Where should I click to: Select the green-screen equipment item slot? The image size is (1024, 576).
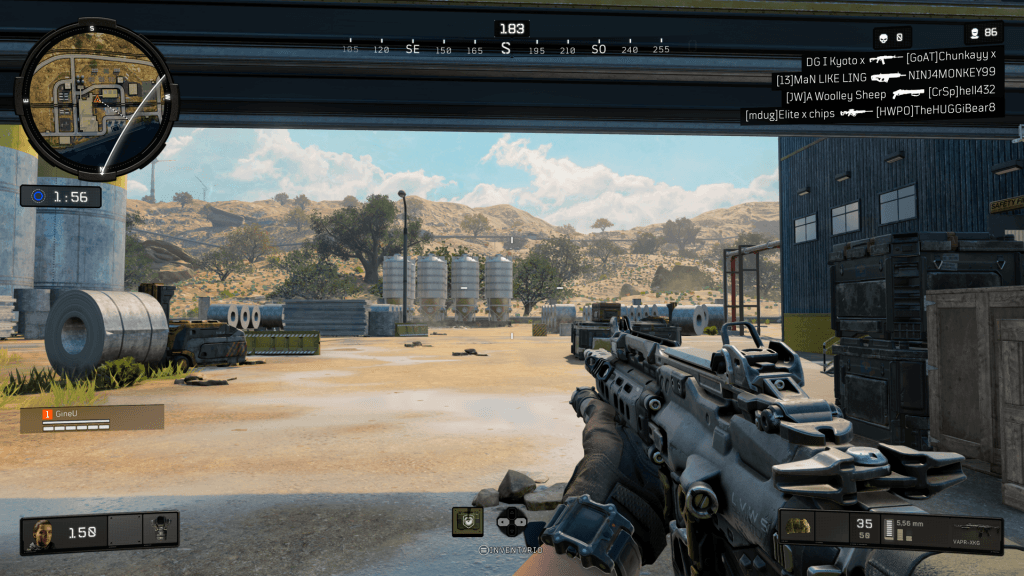(x=467, y=521)
